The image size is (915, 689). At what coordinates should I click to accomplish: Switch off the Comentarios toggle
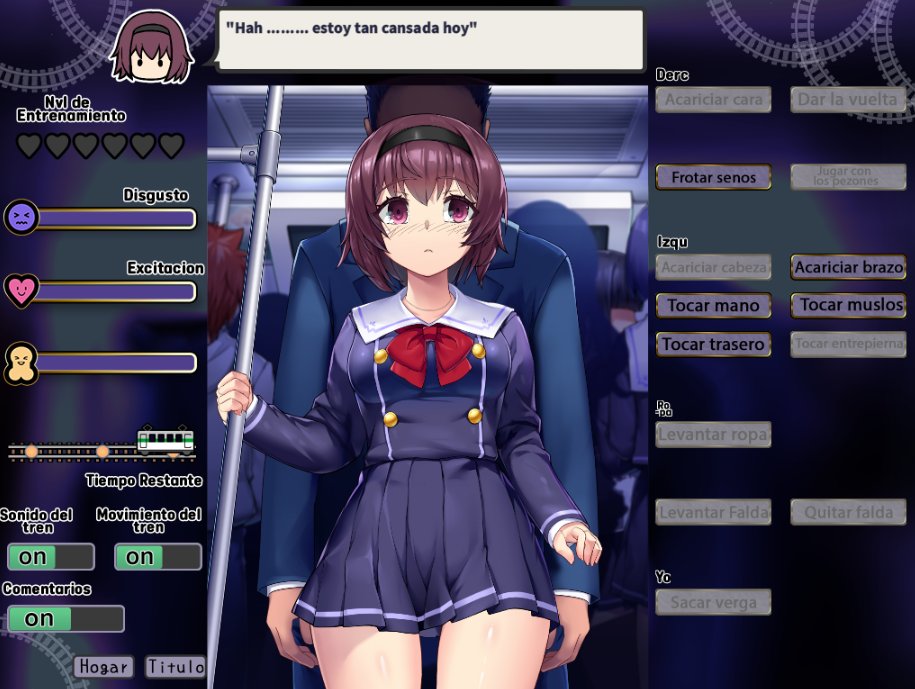click(x=65, y=619)
